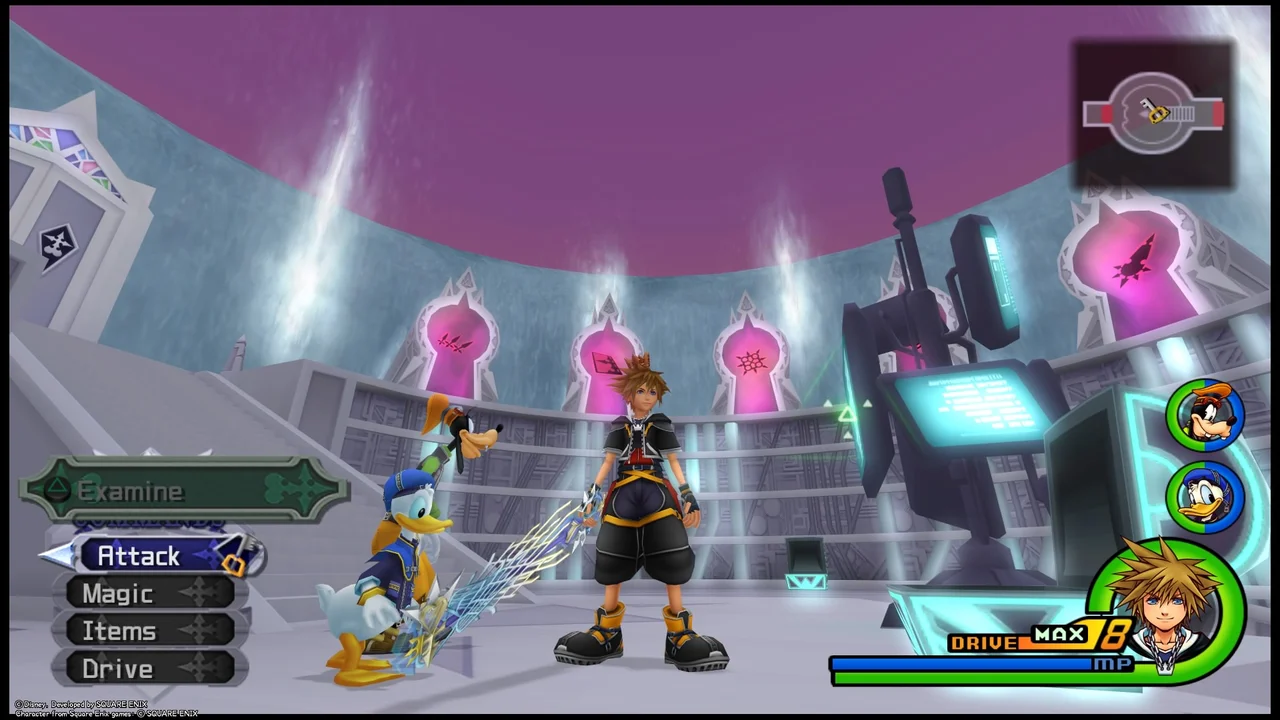Expand the Magic command submenu arrow
The width and height of the screenshot is (1280, 720).
point(196,594)
